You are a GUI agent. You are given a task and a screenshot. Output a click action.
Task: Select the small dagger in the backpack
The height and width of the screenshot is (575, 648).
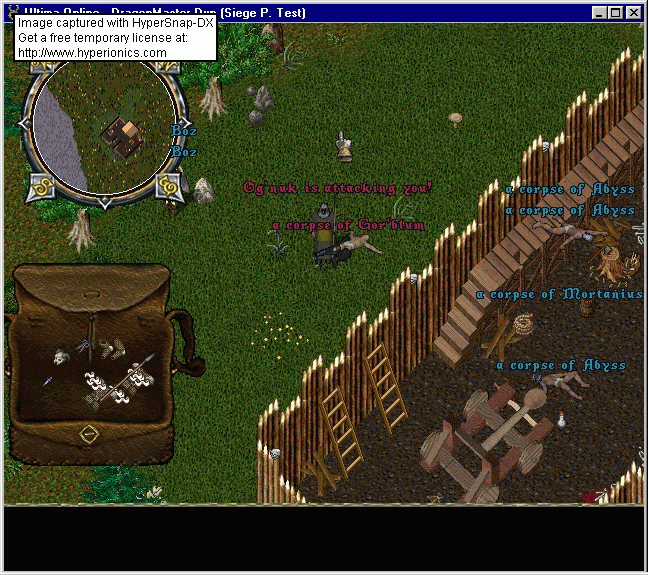click(47, 381)
